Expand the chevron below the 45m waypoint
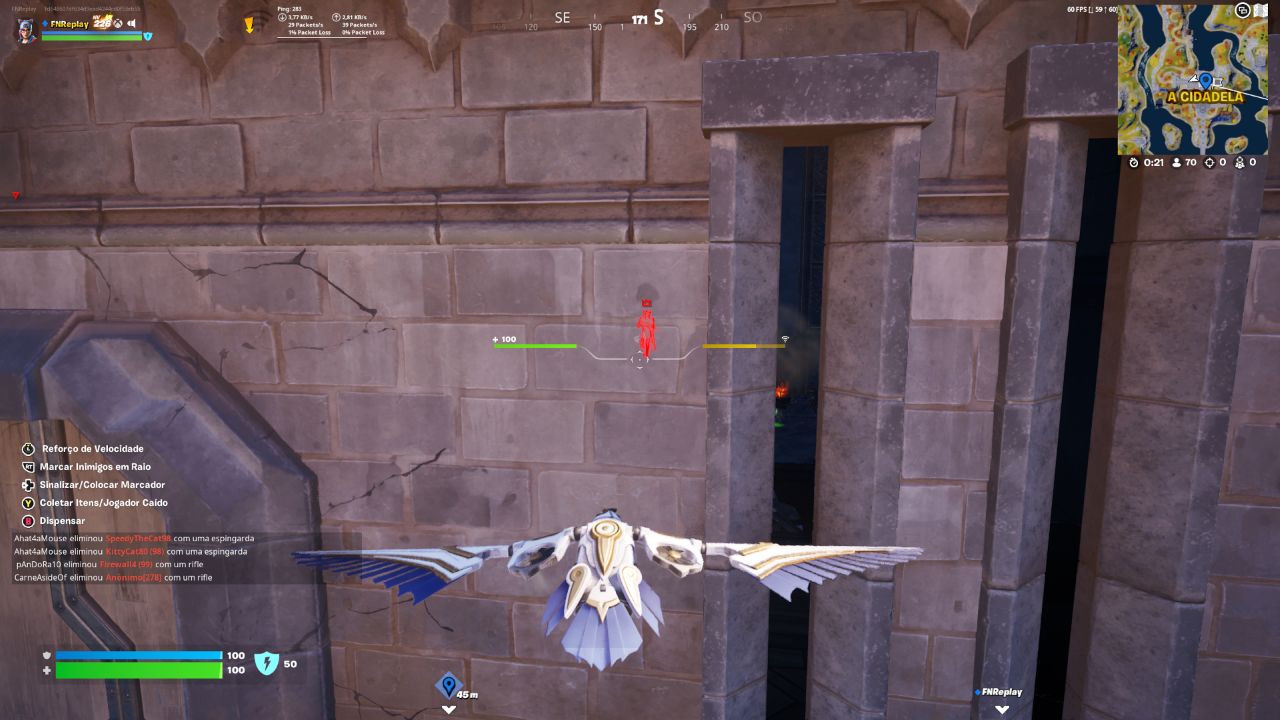Viewport: 1280px width, 720px height. point(450,709)
